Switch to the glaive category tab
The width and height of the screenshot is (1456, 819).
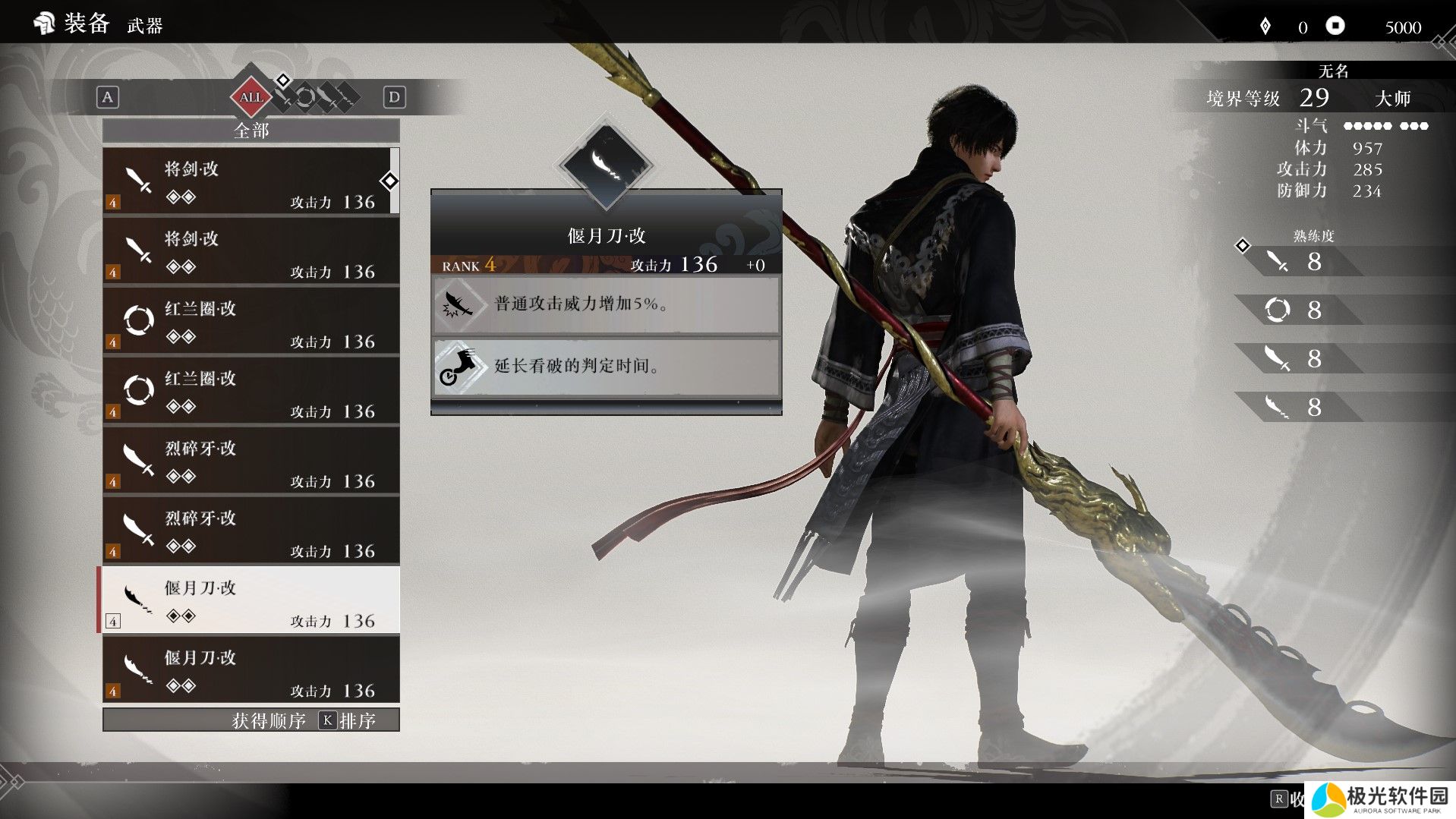(346, 97)
